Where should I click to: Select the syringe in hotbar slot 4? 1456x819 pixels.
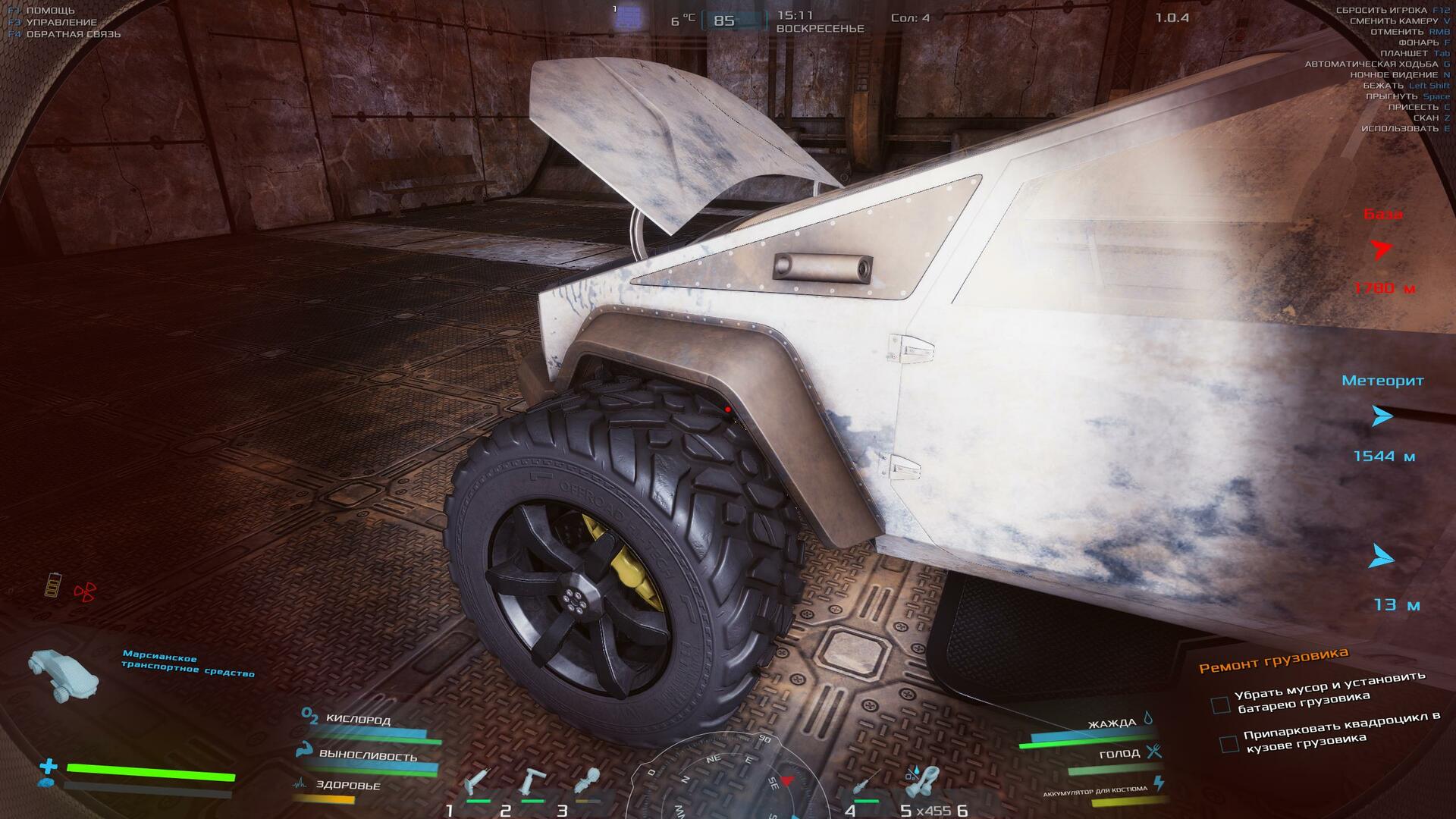(865, 781)
